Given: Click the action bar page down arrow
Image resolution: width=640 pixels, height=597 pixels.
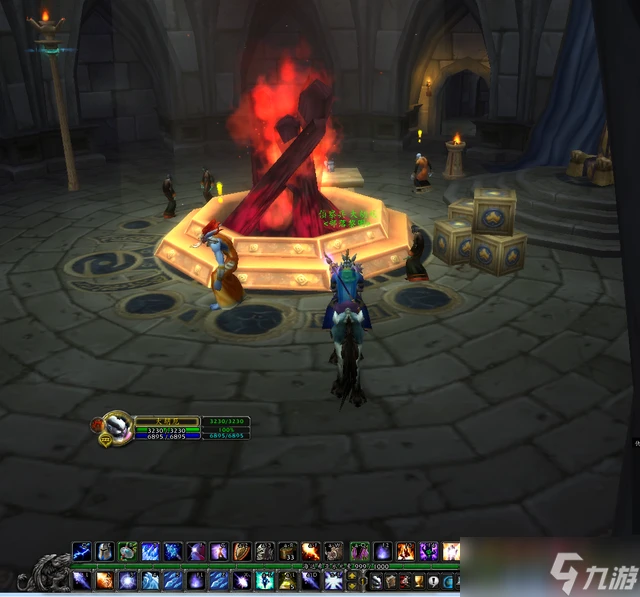Looking at the screenshot, I should pyautogui.click(x=351, y=586).
